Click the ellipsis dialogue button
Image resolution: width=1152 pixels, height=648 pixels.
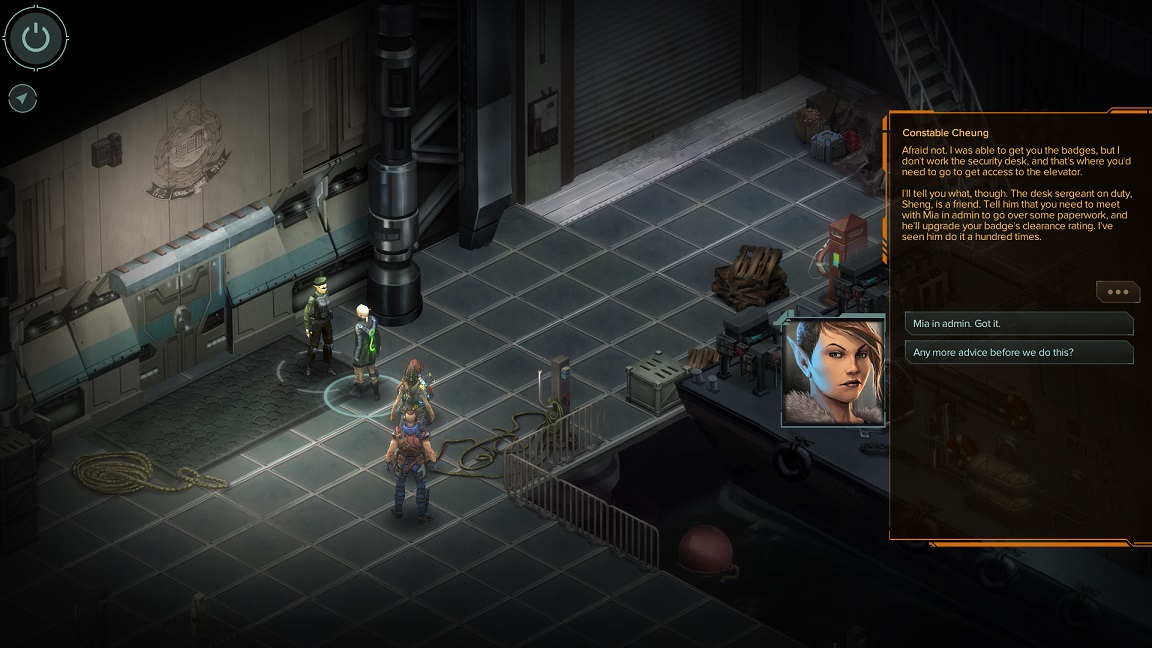(1117, 292)
